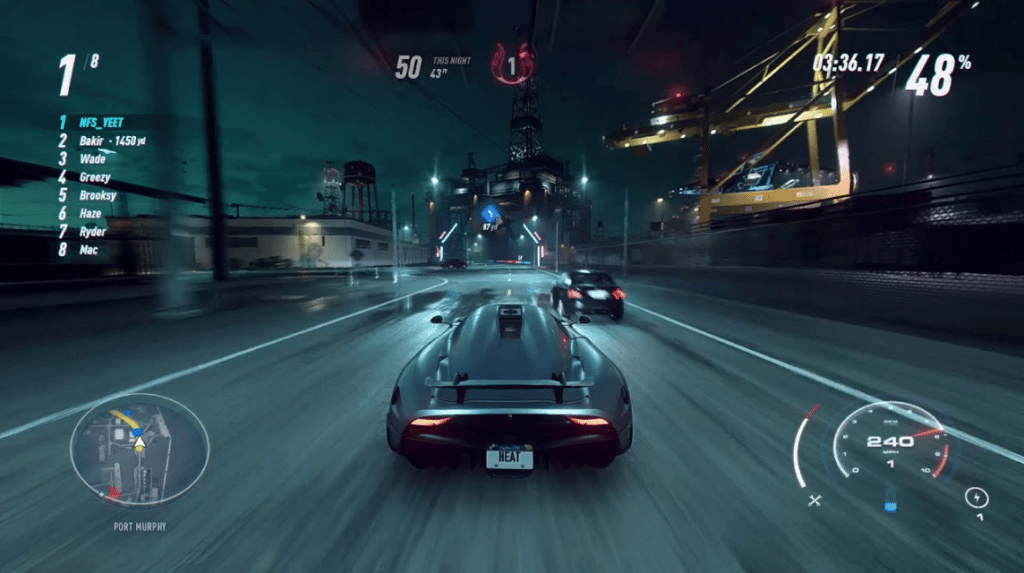Choose racer Wade from the leaderboard
Viewport: 1024px width, 573px height.
[x=93, y=159]
